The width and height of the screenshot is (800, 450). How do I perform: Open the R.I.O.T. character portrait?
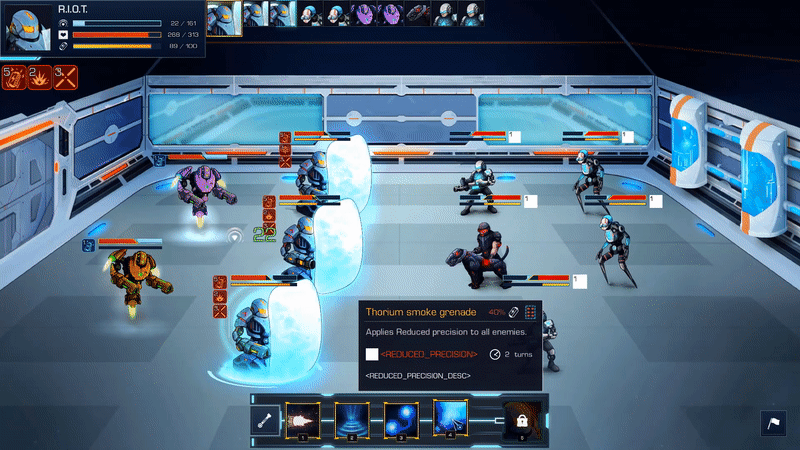click(x=27, y=28)
